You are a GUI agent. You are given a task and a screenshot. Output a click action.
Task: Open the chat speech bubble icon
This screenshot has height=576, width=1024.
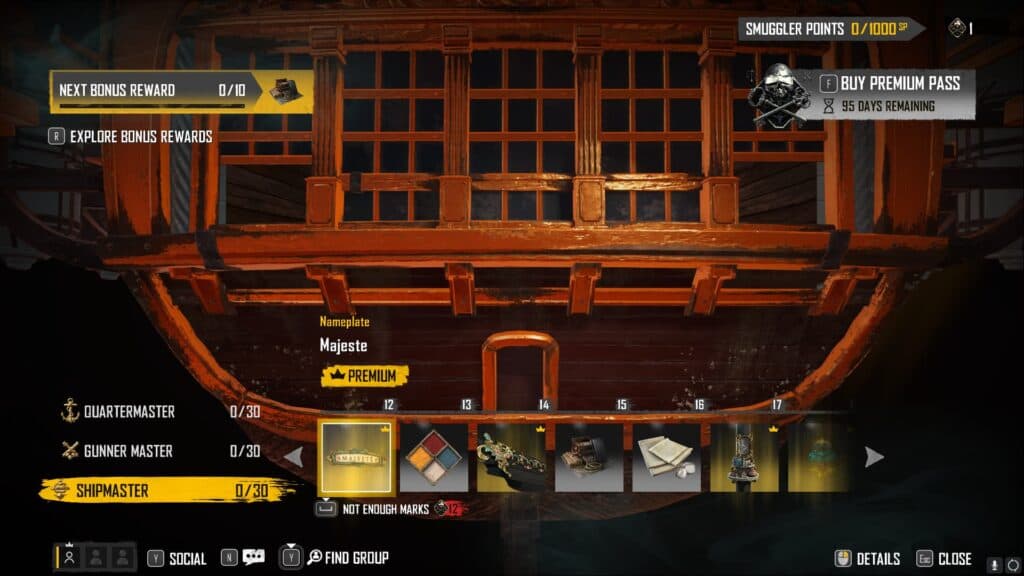[x=253, y=558]
